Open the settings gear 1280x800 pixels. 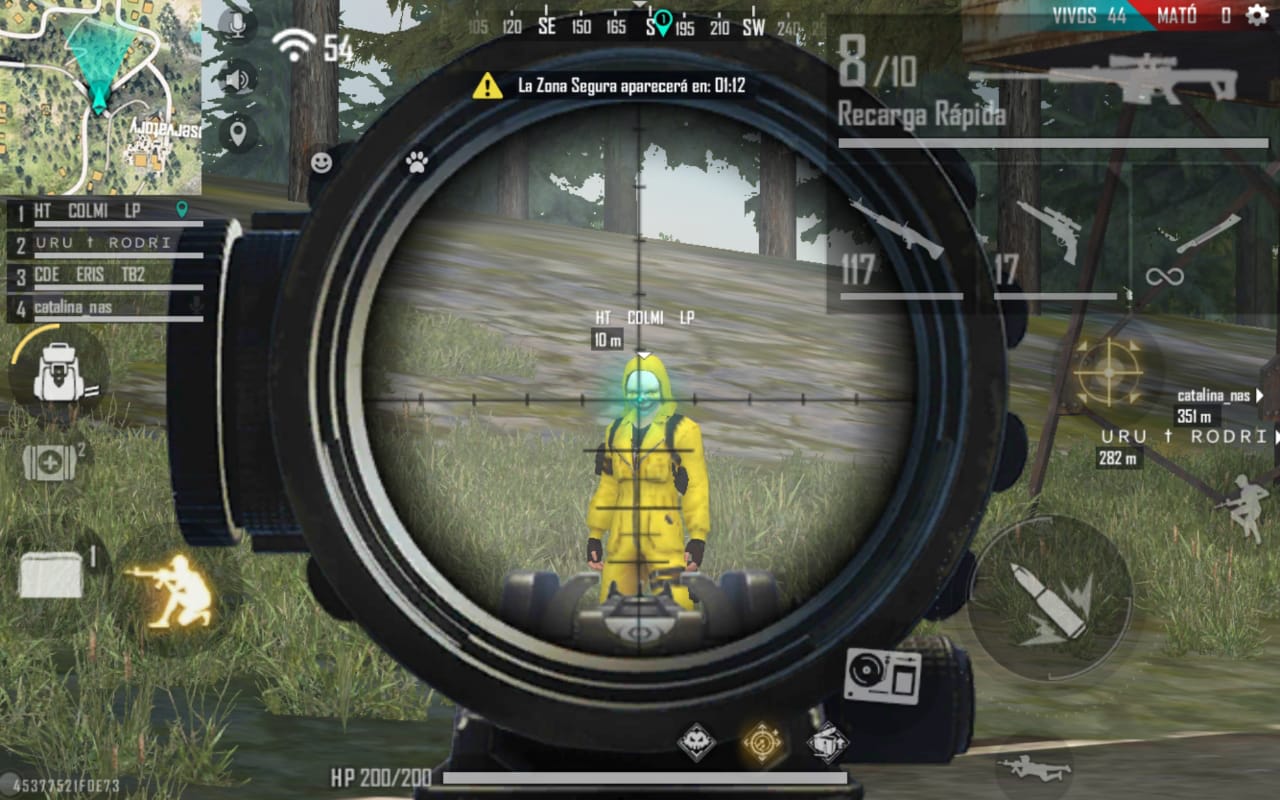[1256, 15]
